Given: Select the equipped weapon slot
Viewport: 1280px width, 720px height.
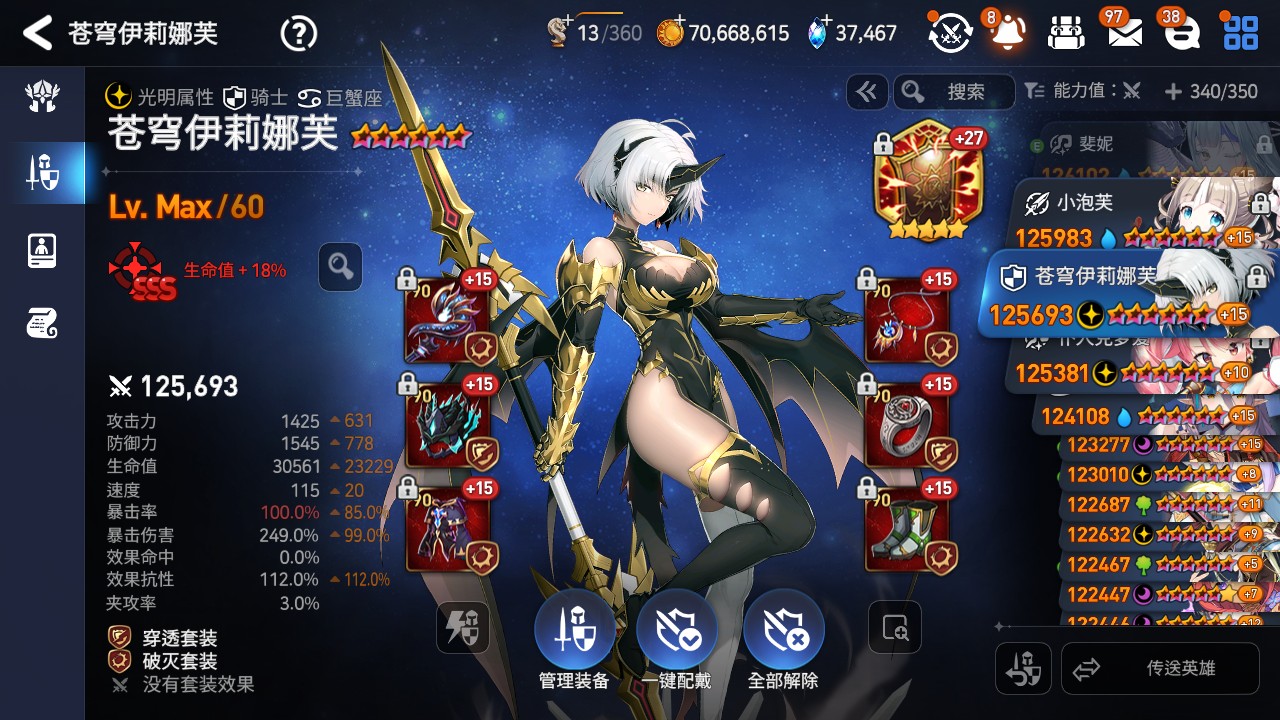Looking at the screenshot, I should pyautogui.click(x=447, y=319).
